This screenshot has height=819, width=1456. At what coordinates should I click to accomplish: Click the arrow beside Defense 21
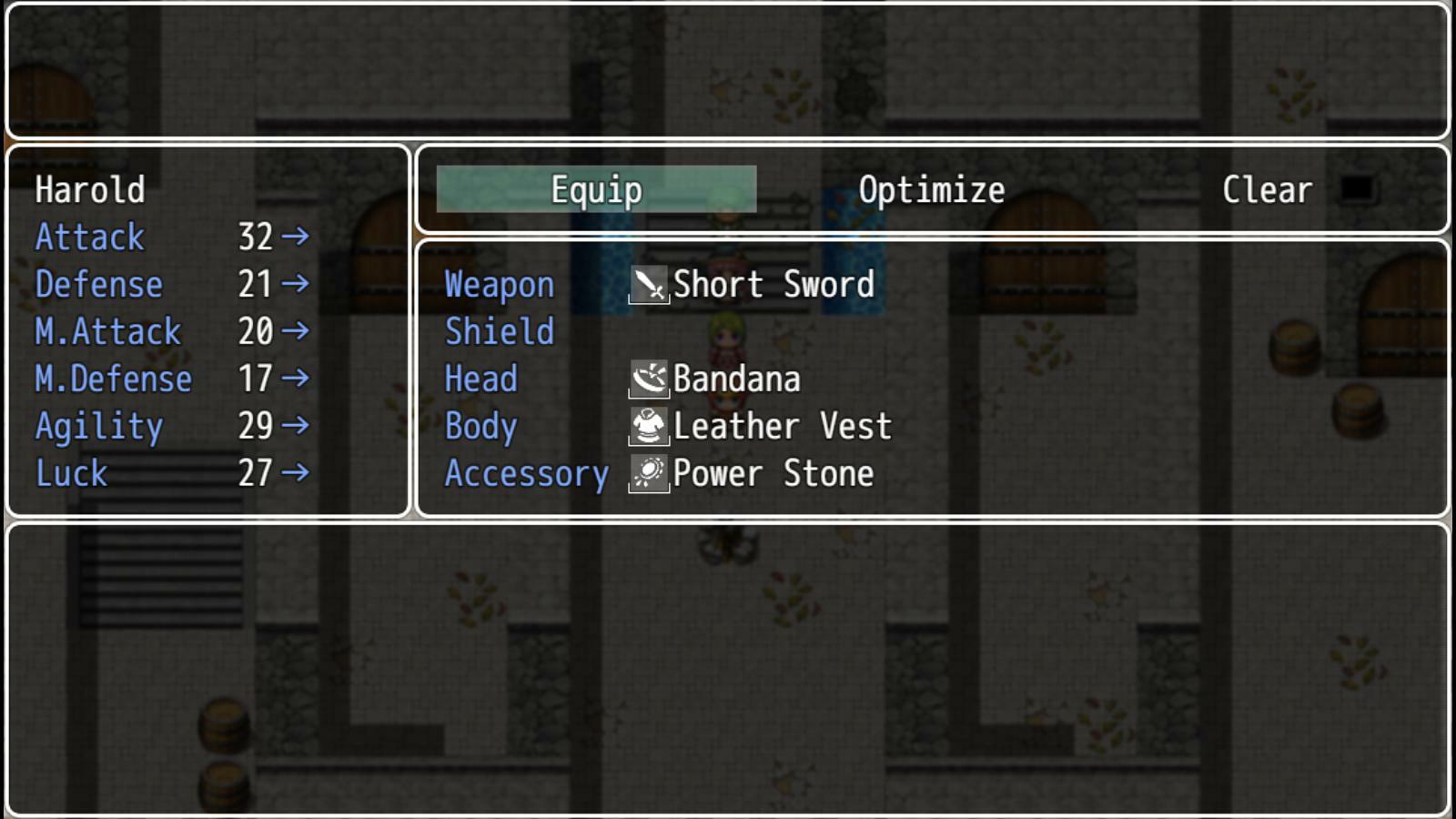296,285
